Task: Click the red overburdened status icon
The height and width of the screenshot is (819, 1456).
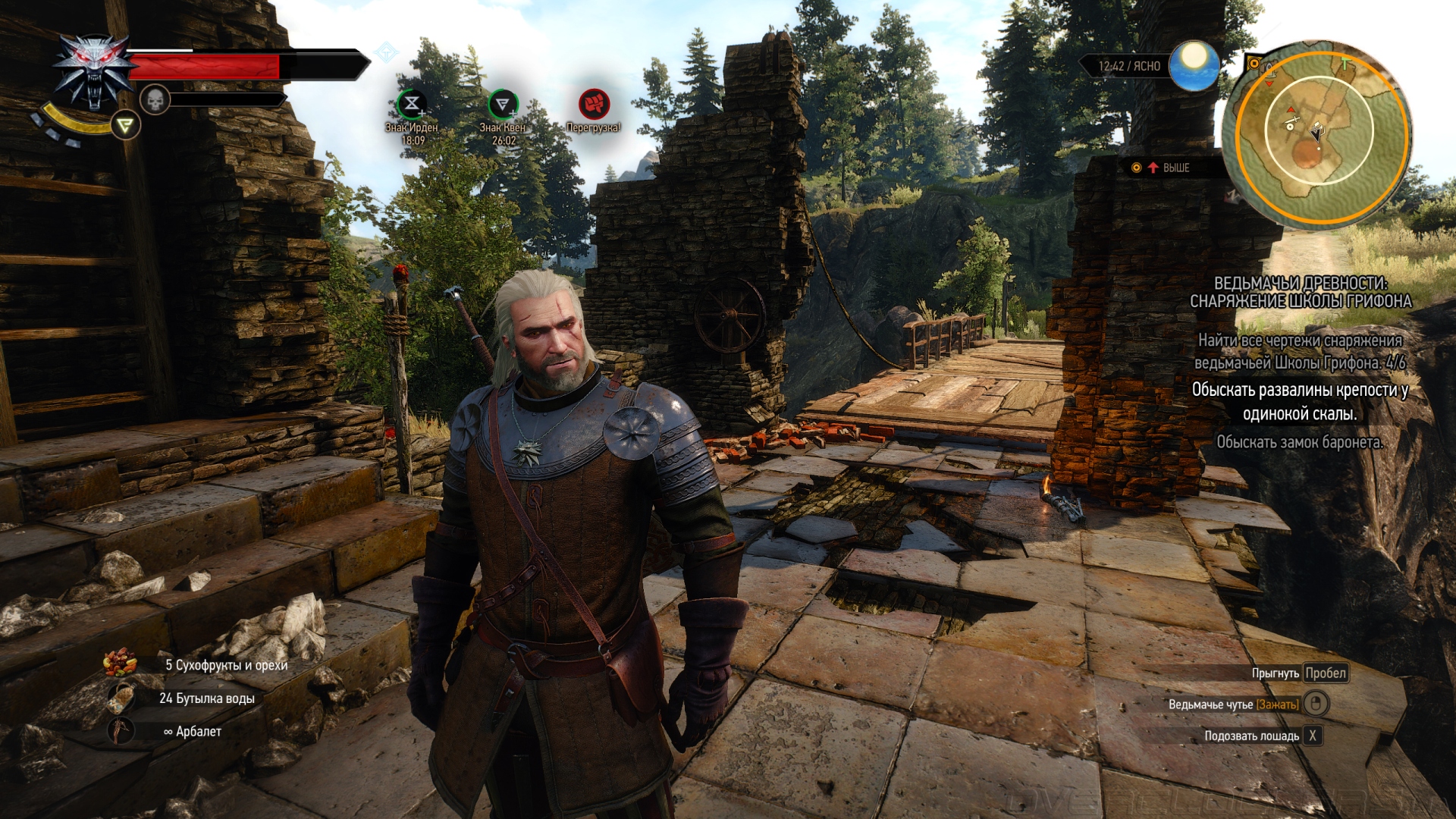Action: (x=594, y=104)
